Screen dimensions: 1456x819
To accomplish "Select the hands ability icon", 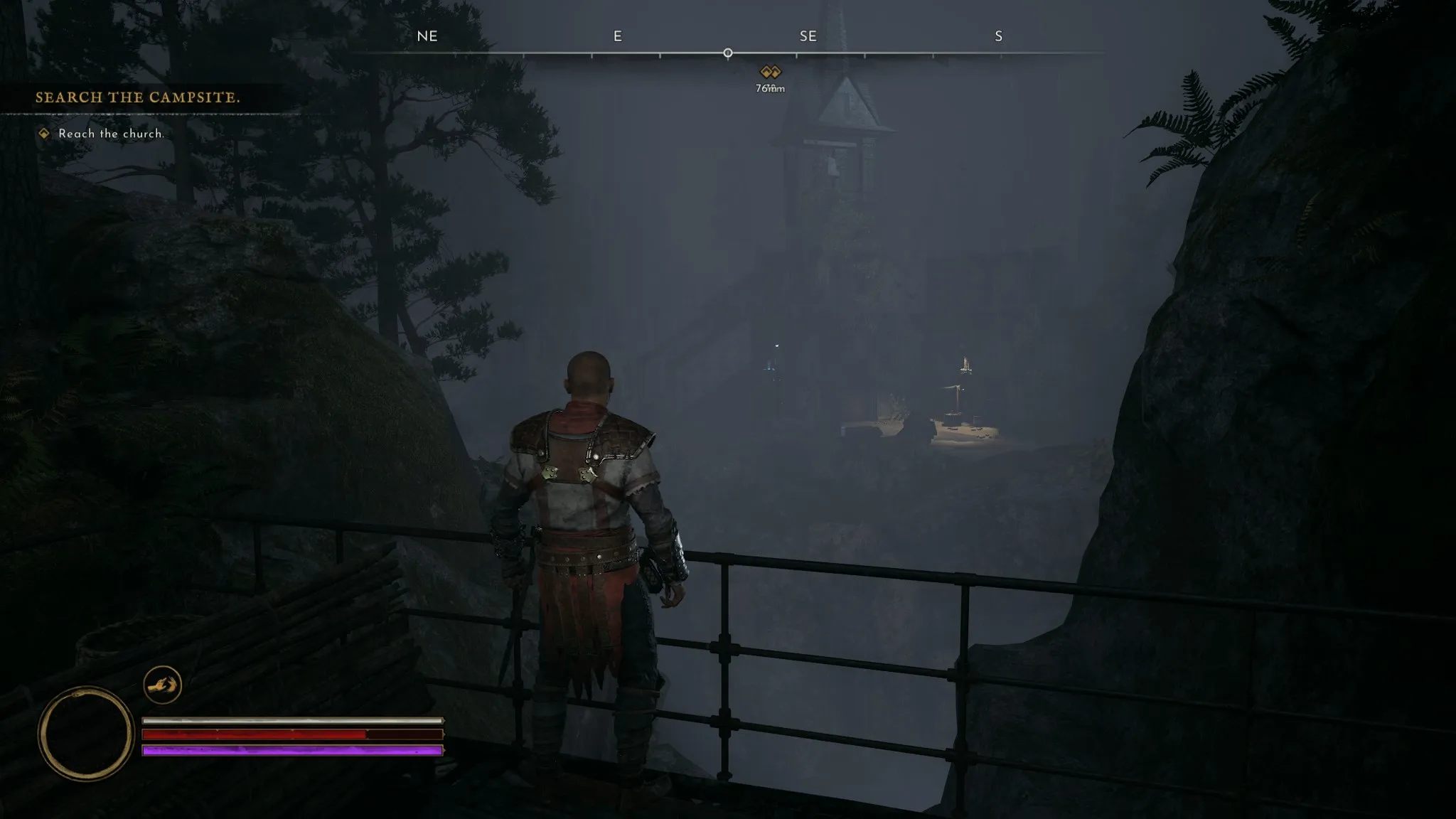I will point(162,685).
